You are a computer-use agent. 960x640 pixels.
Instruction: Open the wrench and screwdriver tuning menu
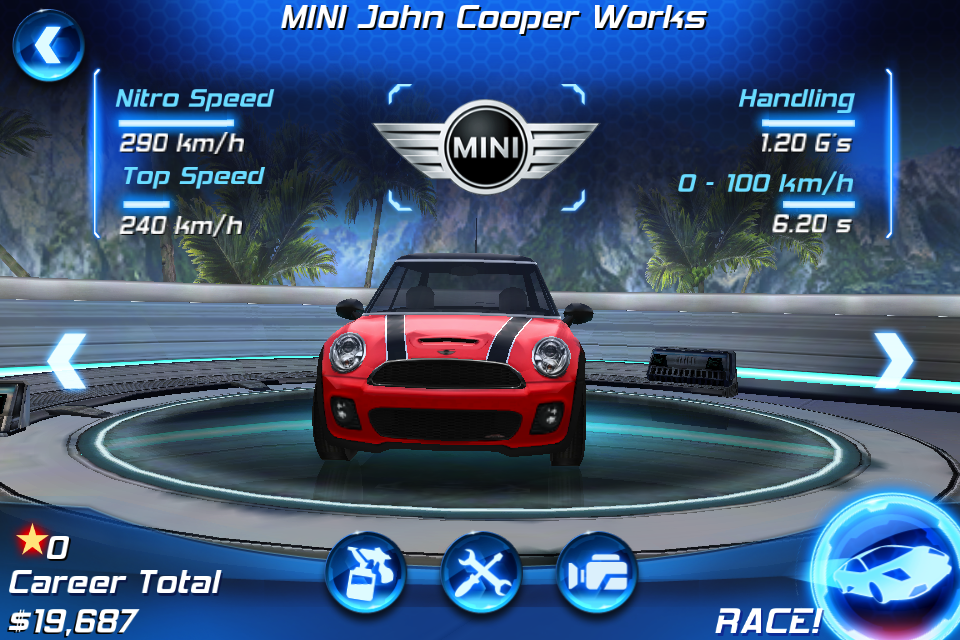481,573
